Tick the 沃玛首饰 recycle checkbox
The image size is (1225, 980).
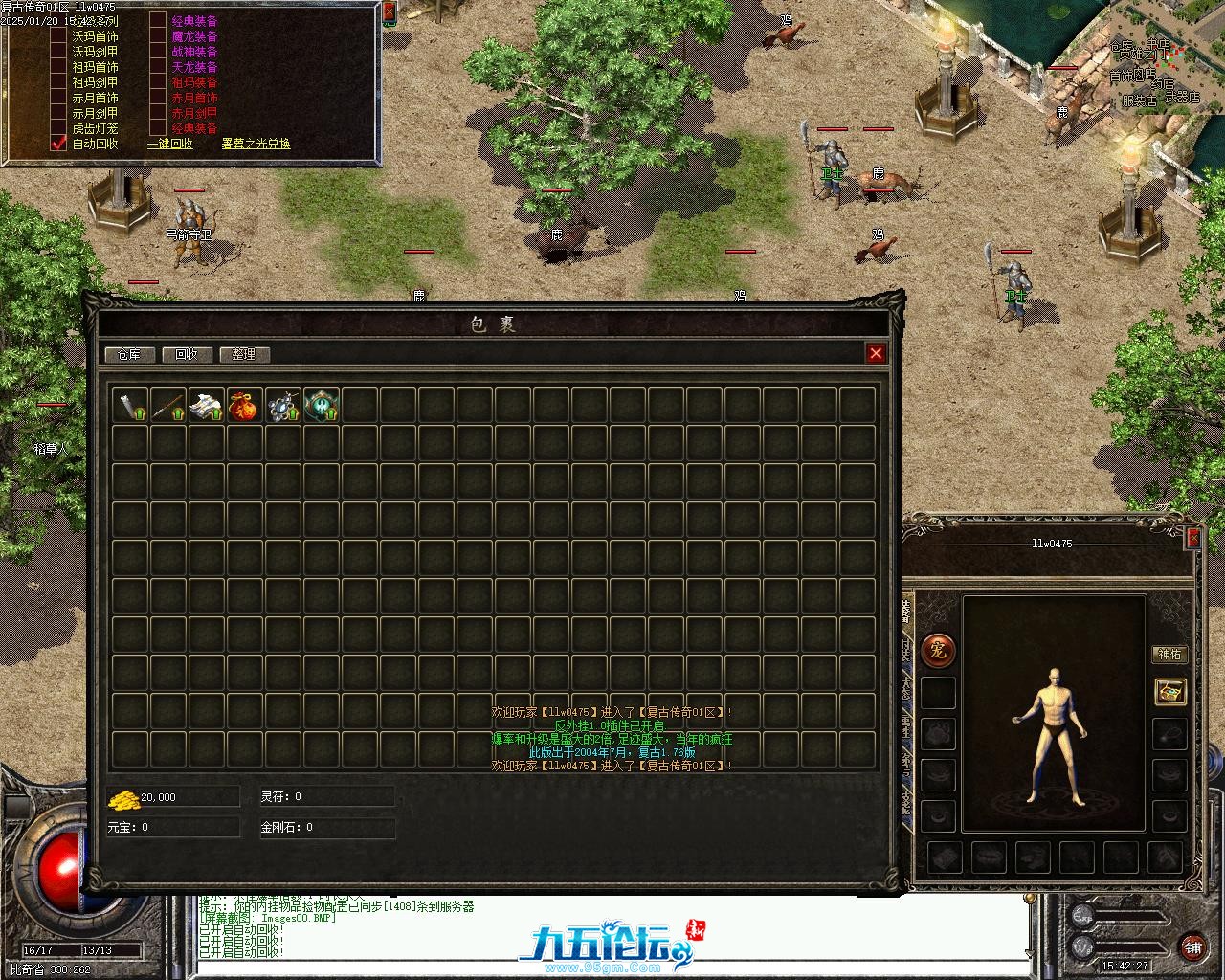click(x=59, y=36)
